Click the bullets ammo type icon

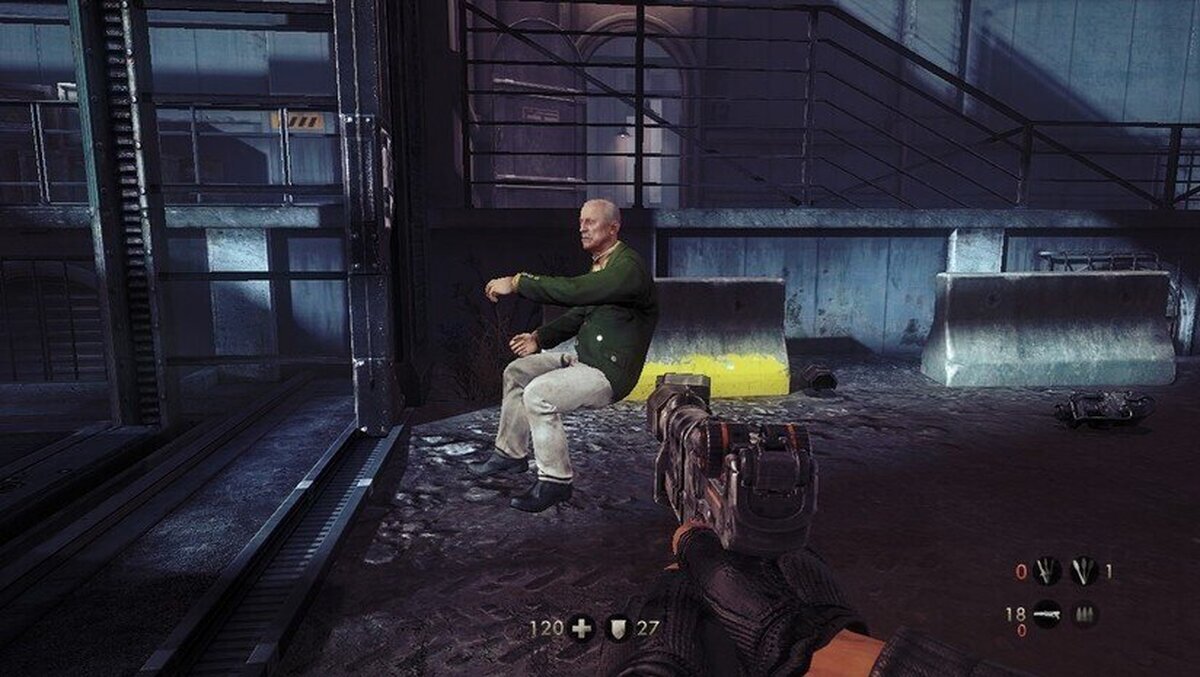coord(1085,613)
